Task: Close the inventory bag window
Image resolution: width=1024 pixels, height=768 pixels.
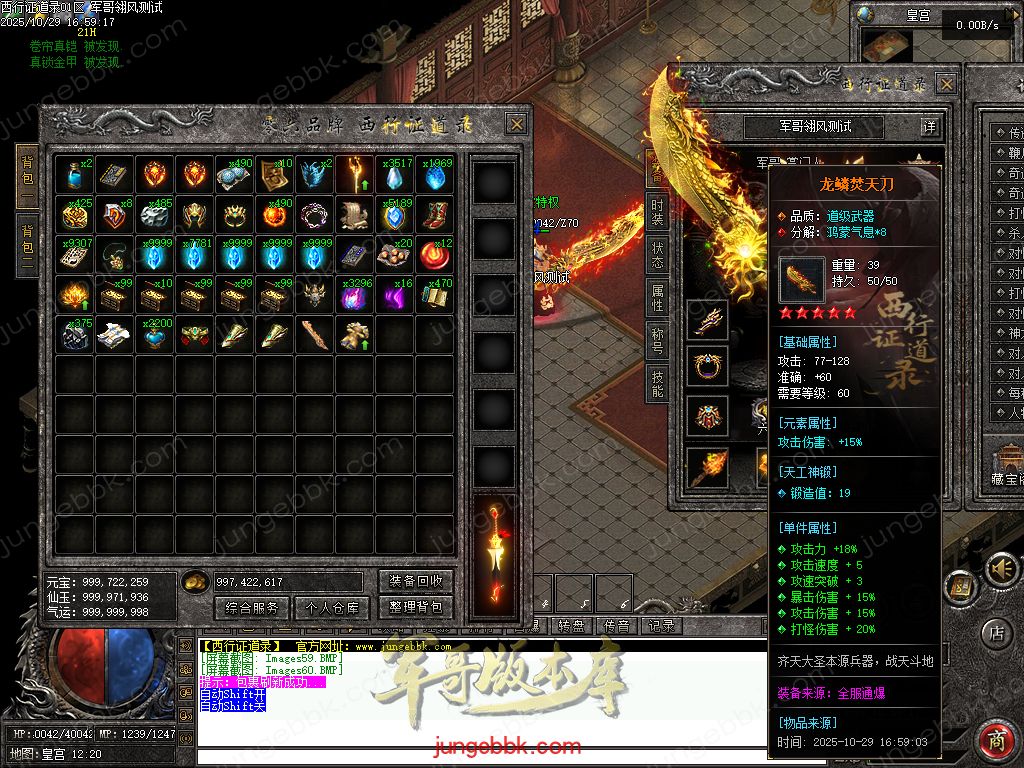Action: (x=516, y=124)
